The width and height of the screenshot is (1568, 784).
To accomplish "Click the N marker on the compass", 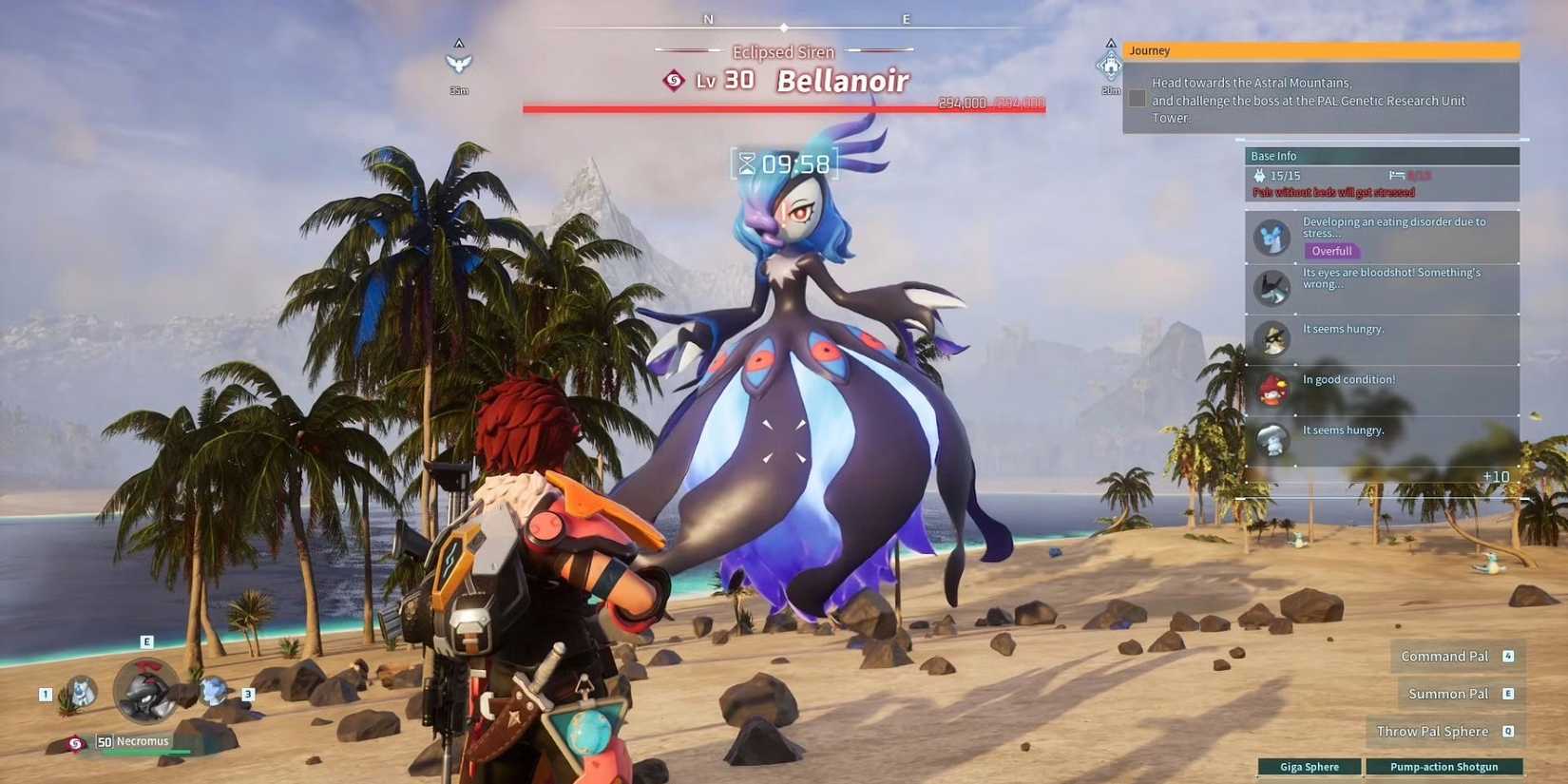I will point(707,18).
